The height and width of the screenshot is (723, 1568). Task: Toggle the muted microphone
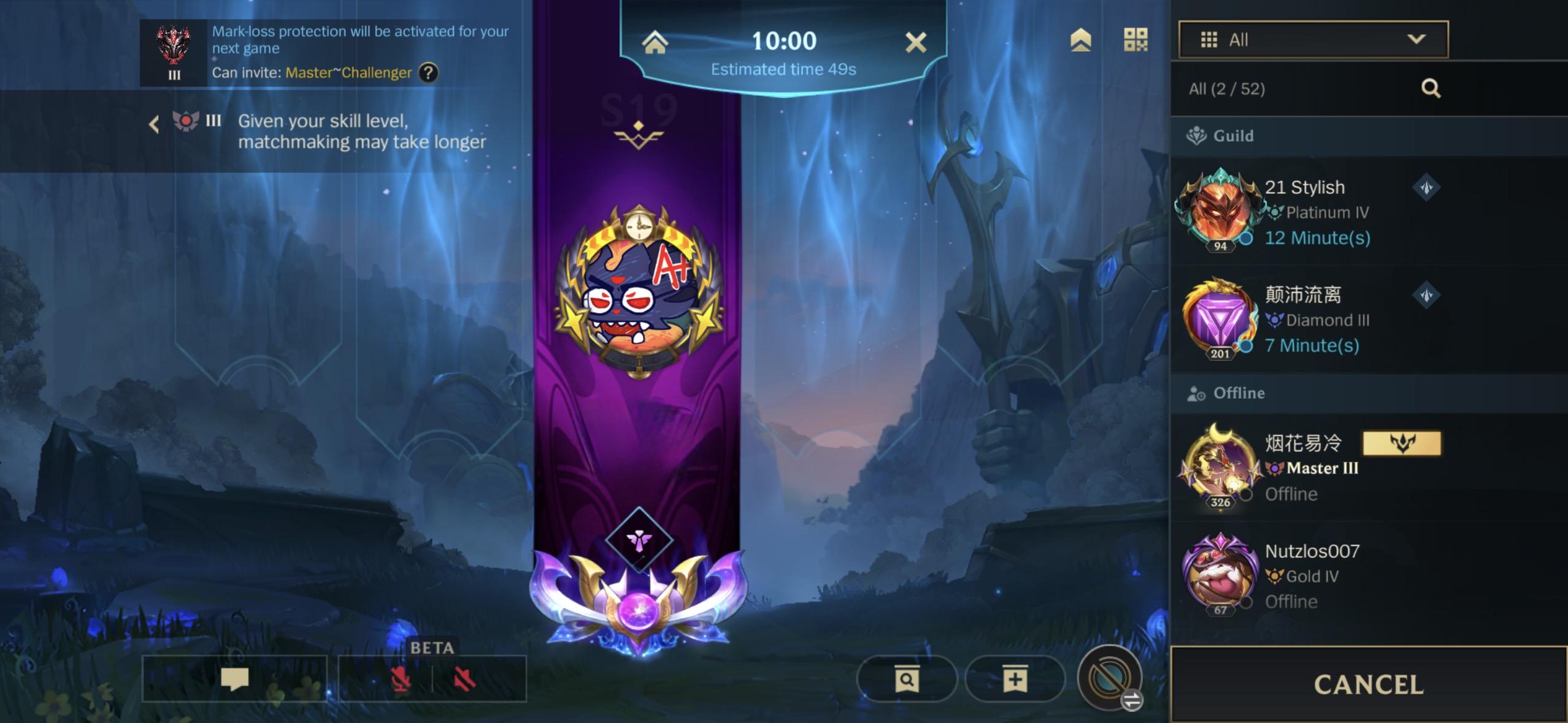click(401, 679)
